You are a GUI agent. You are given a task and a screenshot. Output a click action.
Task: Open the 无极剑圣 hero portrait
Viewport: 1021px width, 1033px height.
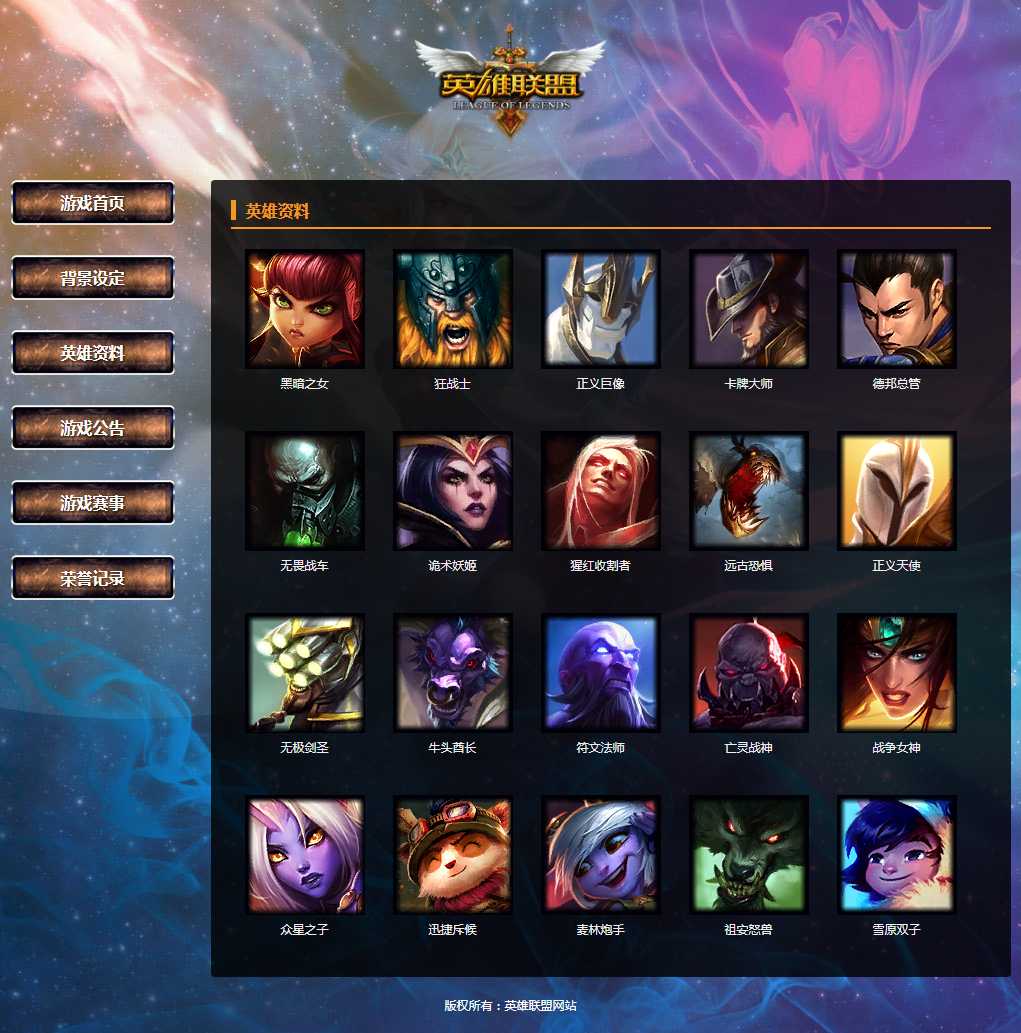click(x=305, y=673)
